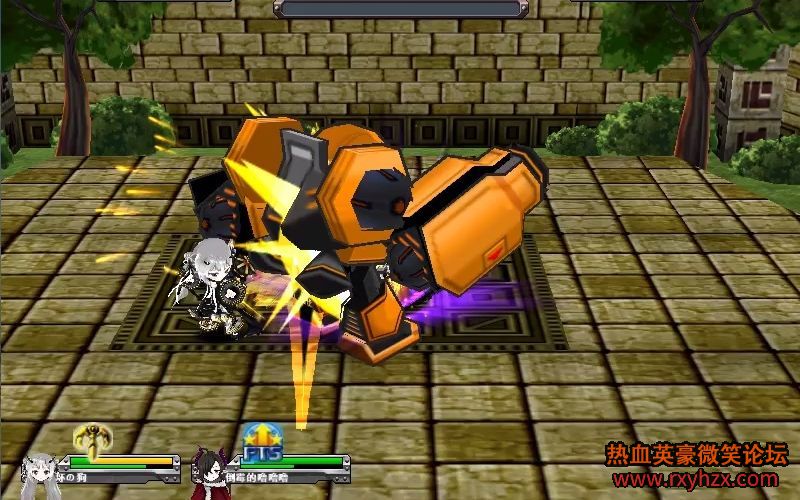Select the white-haired character portrait
Viewport: 800px width, 500px height.
pos(40,473)
